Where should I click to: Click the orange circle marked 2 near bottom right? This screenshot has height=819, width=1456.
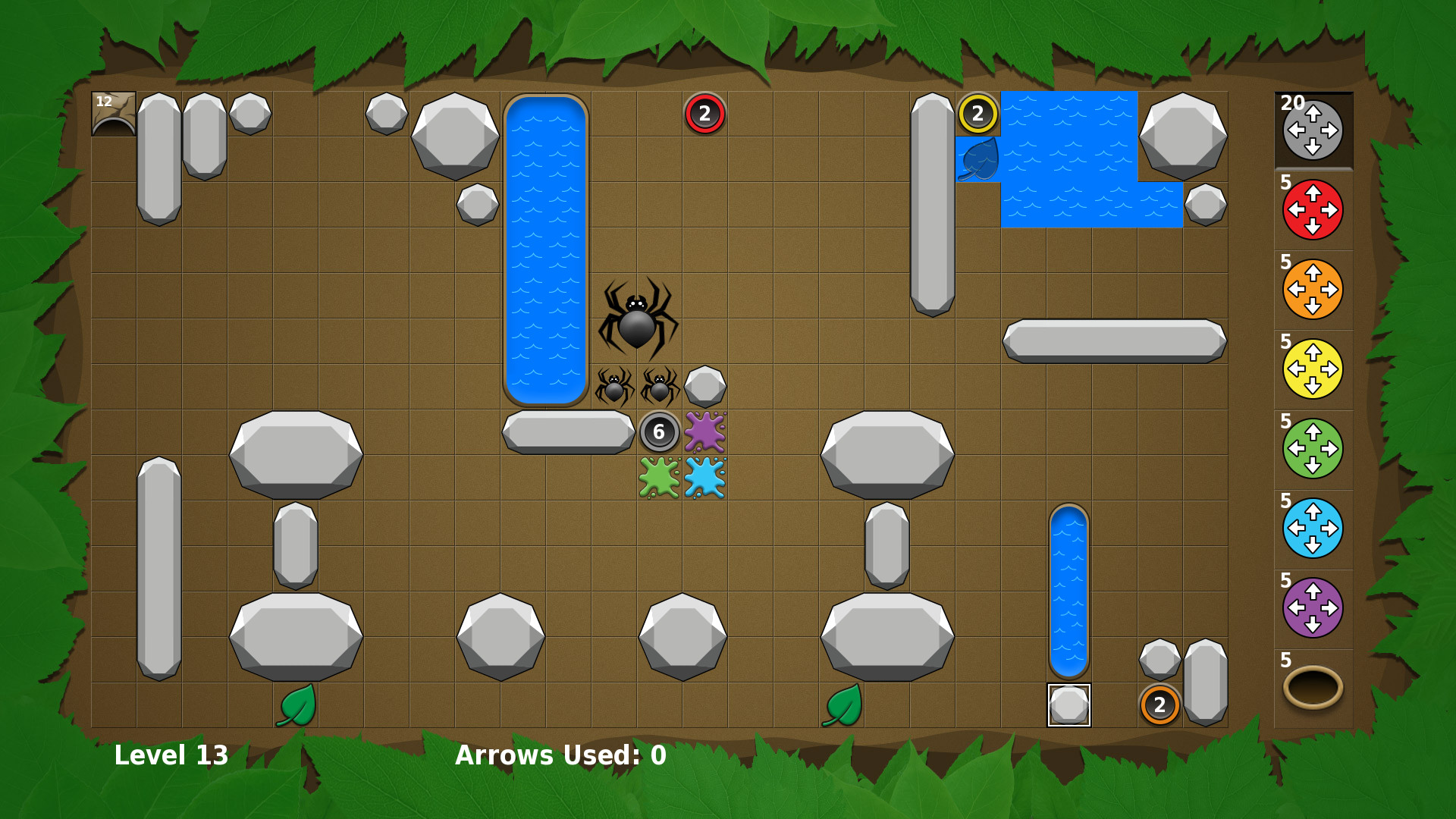(x=1160, y=706)
